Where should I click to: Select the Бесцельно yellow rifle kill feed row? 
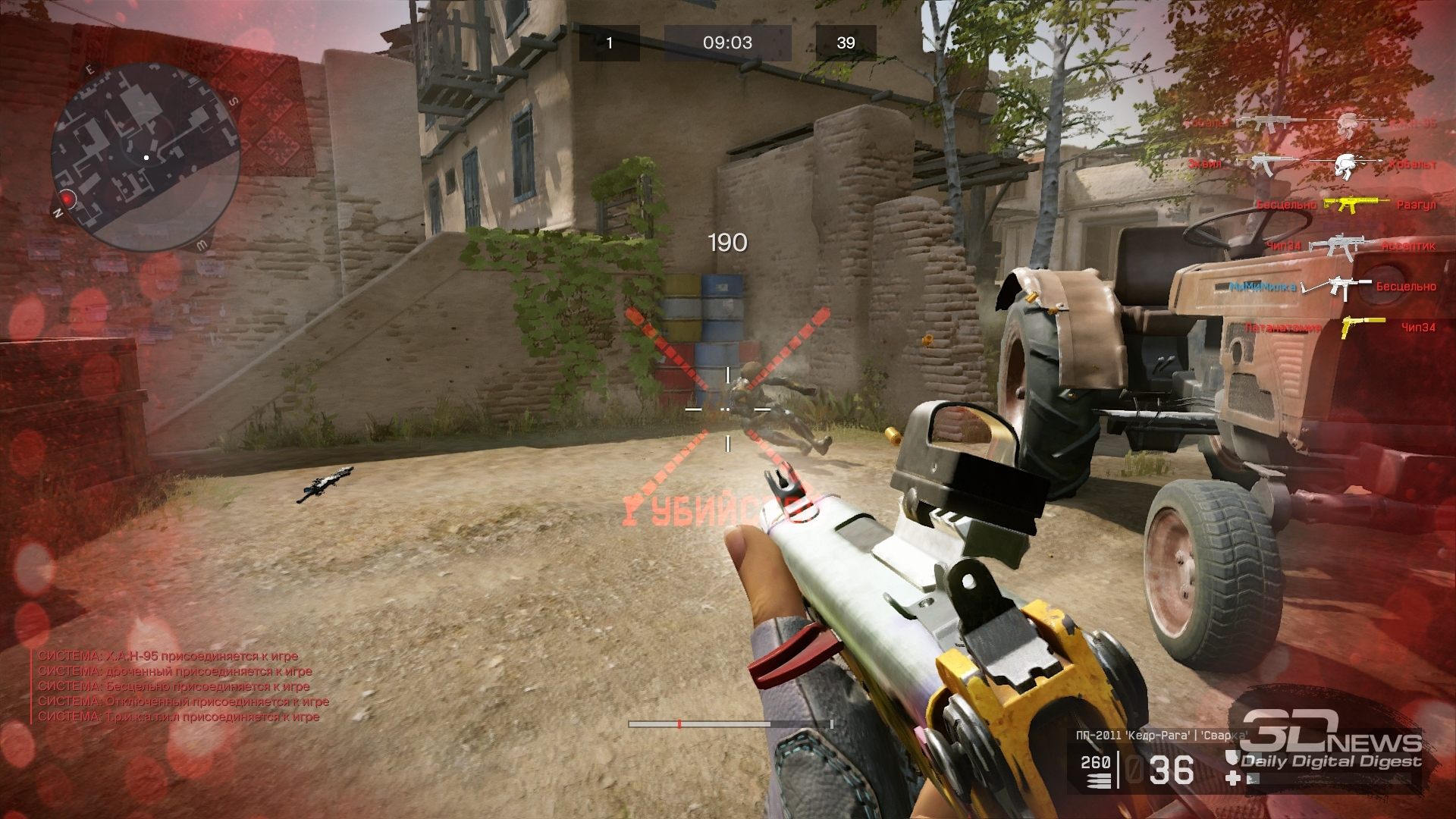[1346, 205]
